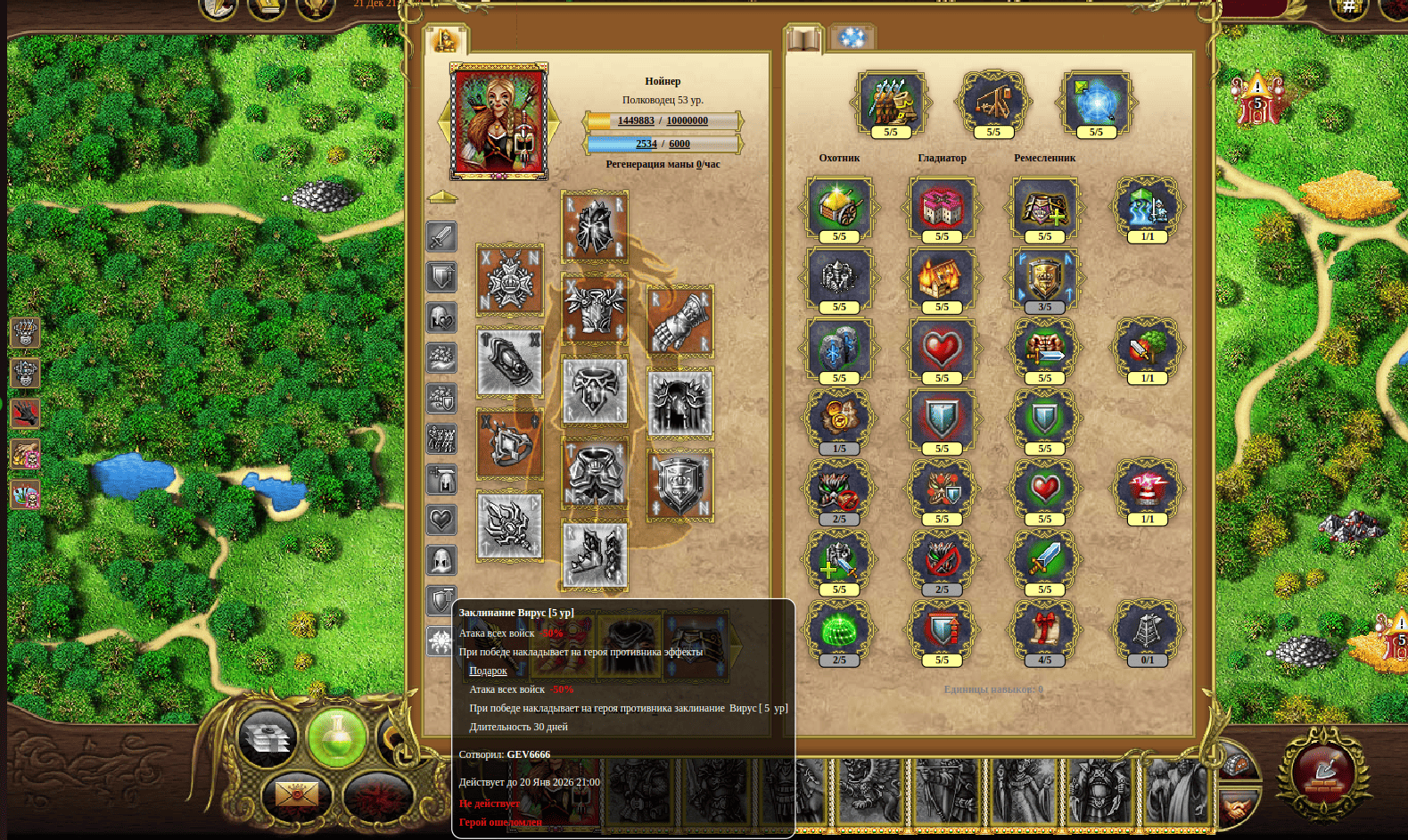Select the tower skill at 0/1
1408x840 pixels.
[1147, 629]
